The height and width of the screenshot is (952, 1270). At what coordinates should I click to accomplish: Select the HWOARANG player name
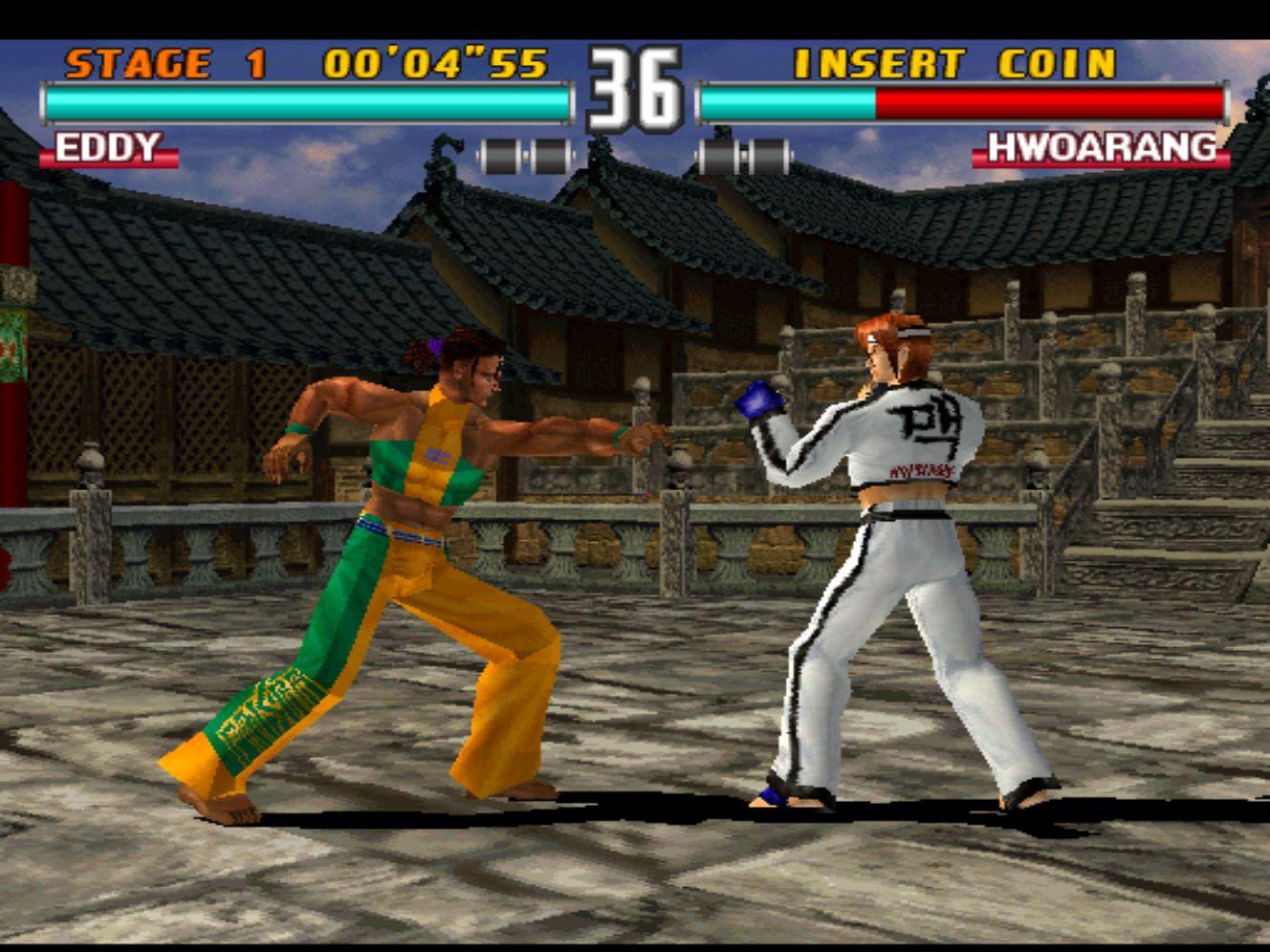pyautogui.click(x=1102, y=149)
